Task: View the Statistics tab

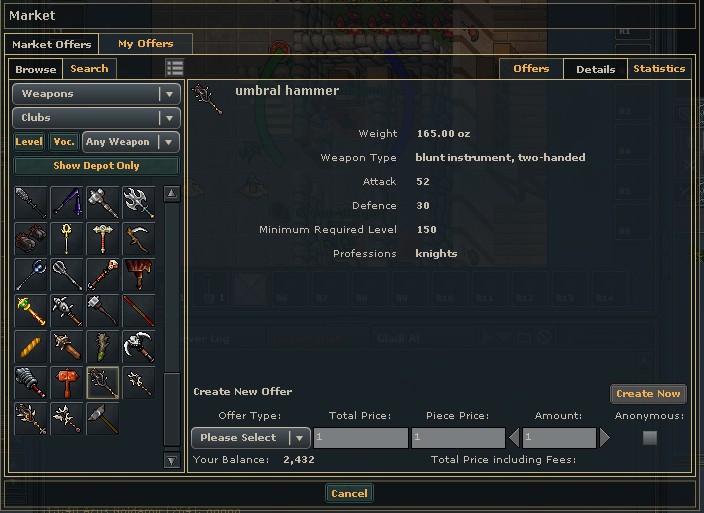Action: coord(659,69)
